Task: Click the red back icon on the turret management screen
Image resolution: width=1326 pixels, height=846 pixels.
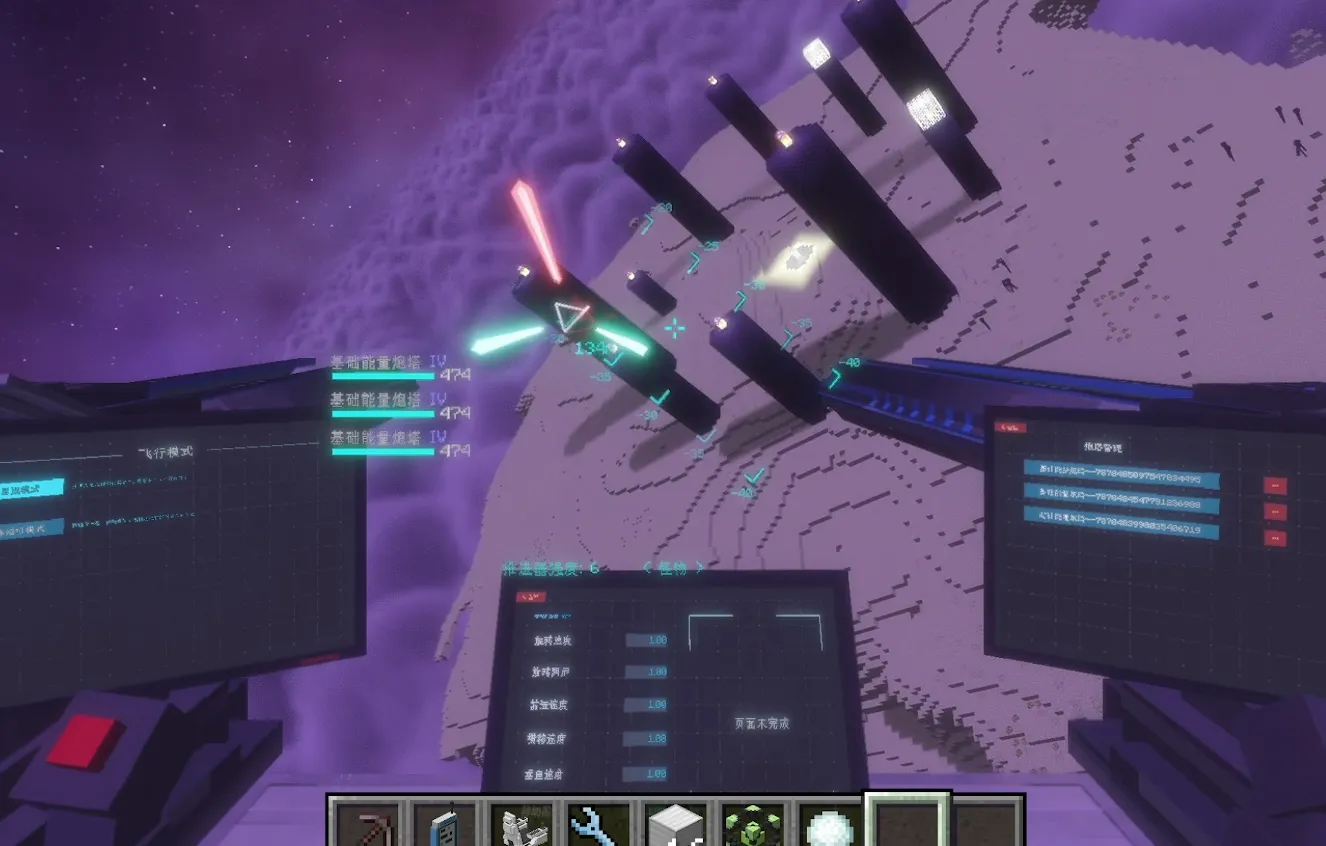Action: pos(1010,427)
